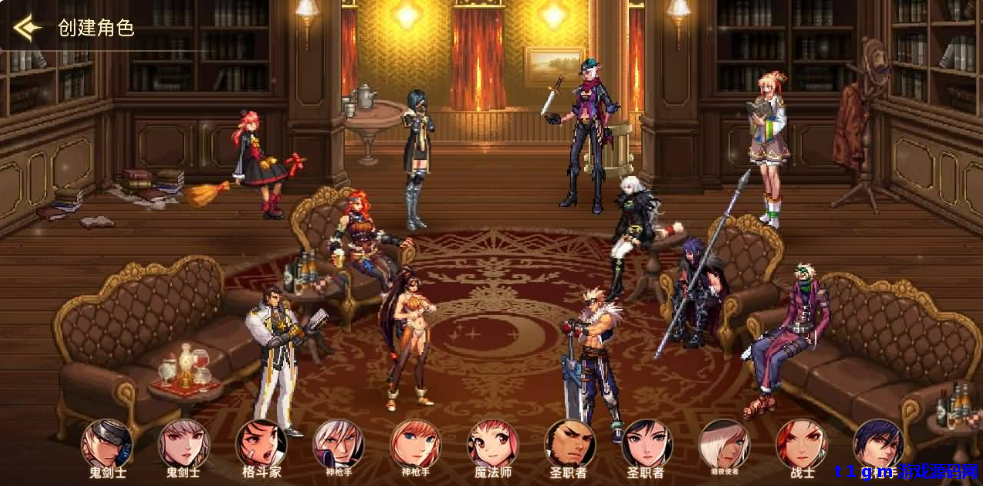Choose the orange-haired female 神枪手 portrait
This screenshot has height=486, width=983.
[x=415, y=443]
